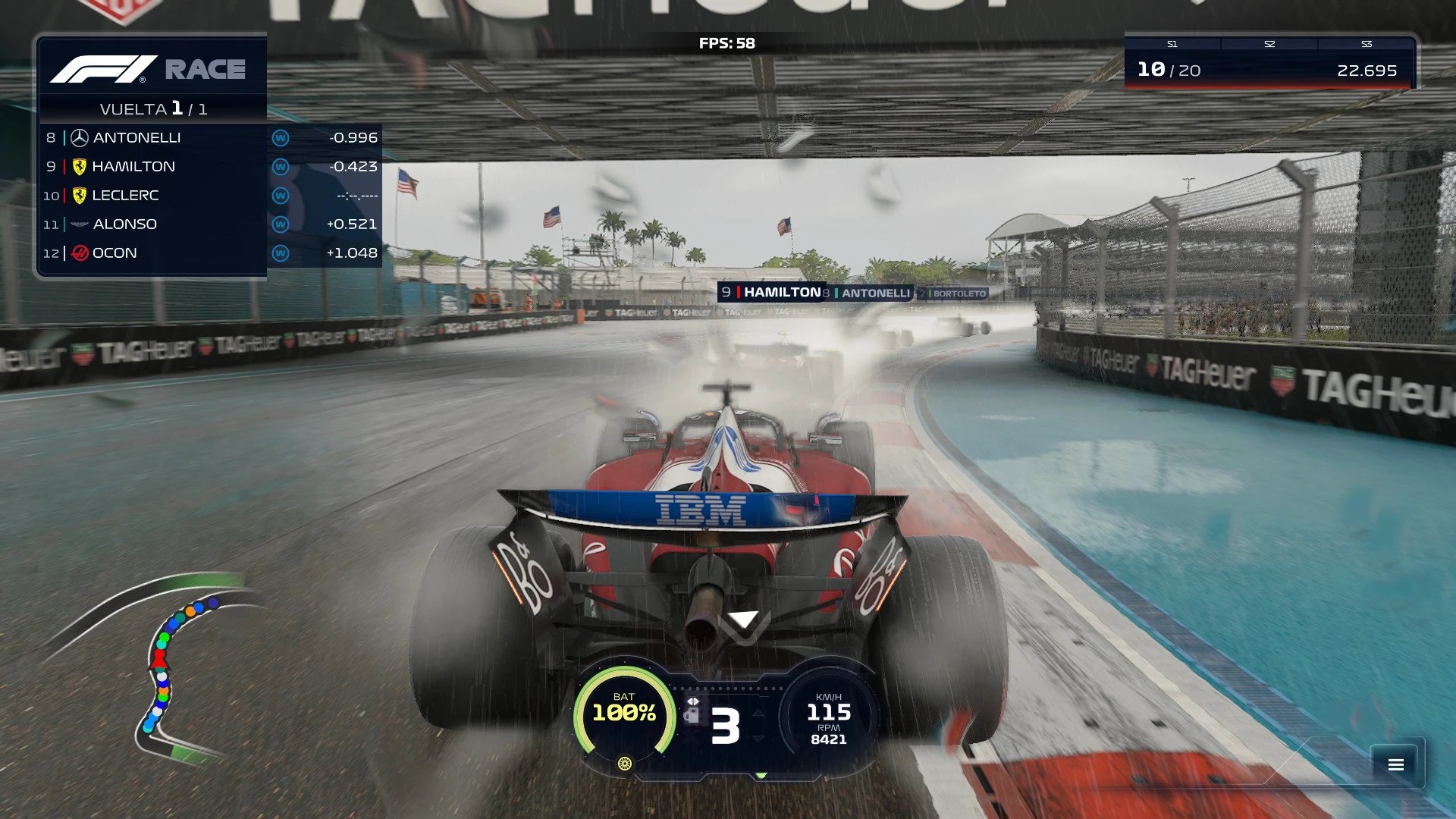The image size is (1456, 819).
Task: Choose Leclerc's row in the race leaderboard
Action: [x=211, y=196]
